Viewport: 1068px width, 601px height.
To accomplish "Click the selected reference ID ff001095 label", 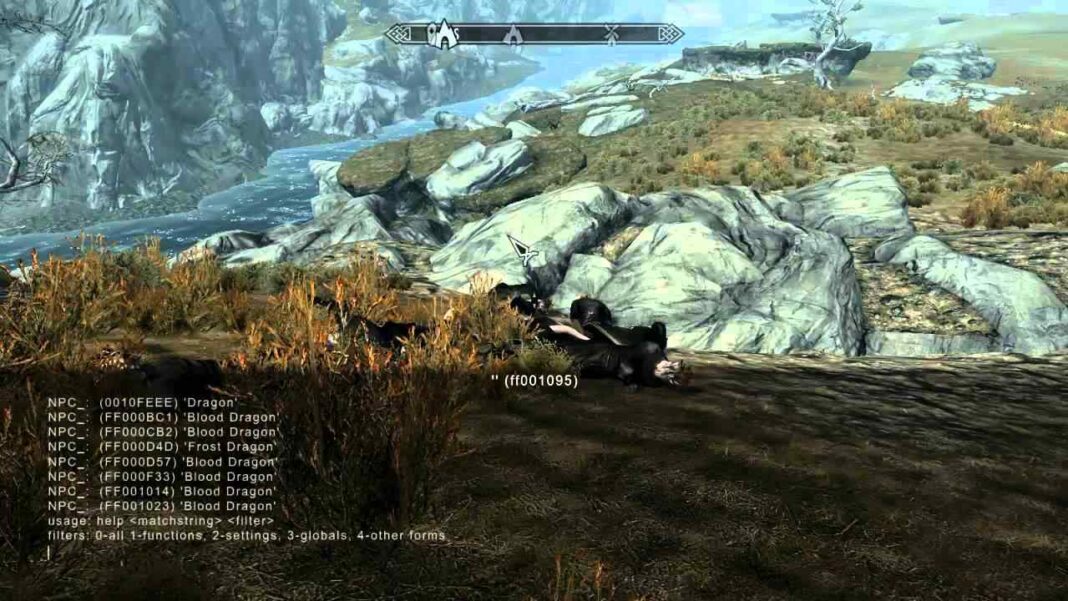I will point(534,381).
